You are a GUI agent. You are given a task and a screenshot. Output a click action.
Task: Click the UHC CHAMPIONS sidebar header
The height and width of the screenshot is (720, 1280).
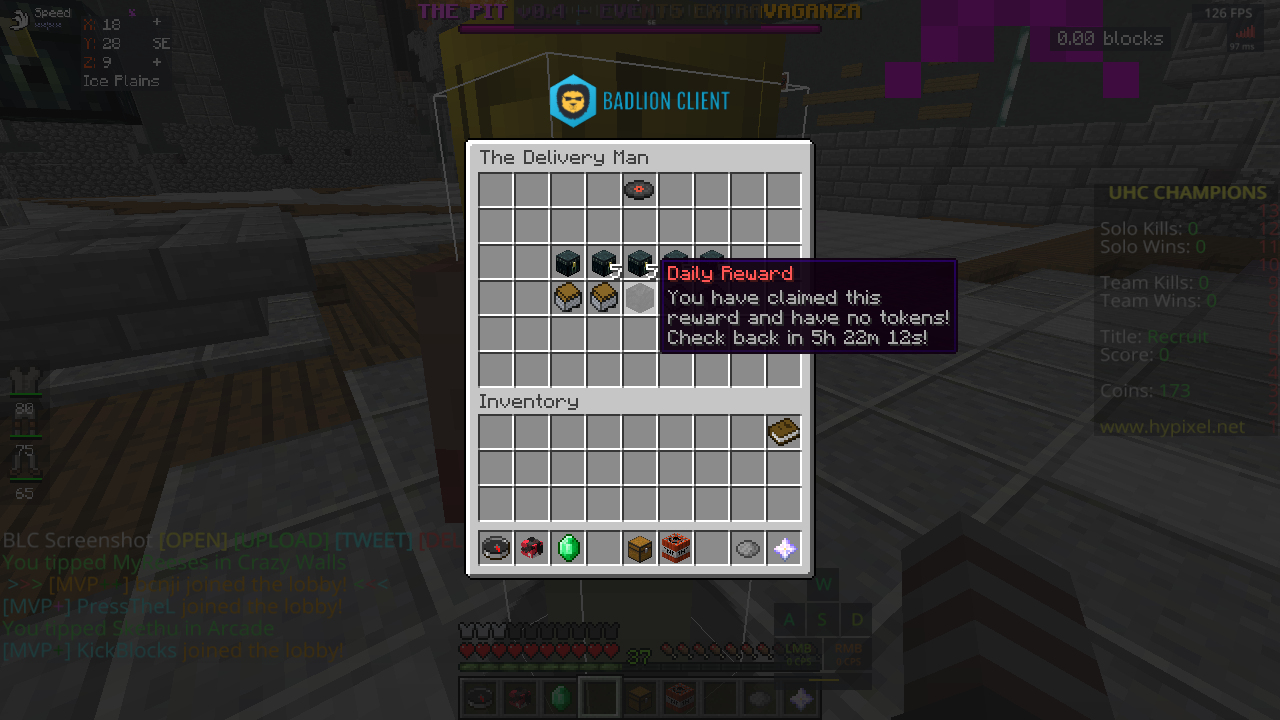[x=1186, y=192]
